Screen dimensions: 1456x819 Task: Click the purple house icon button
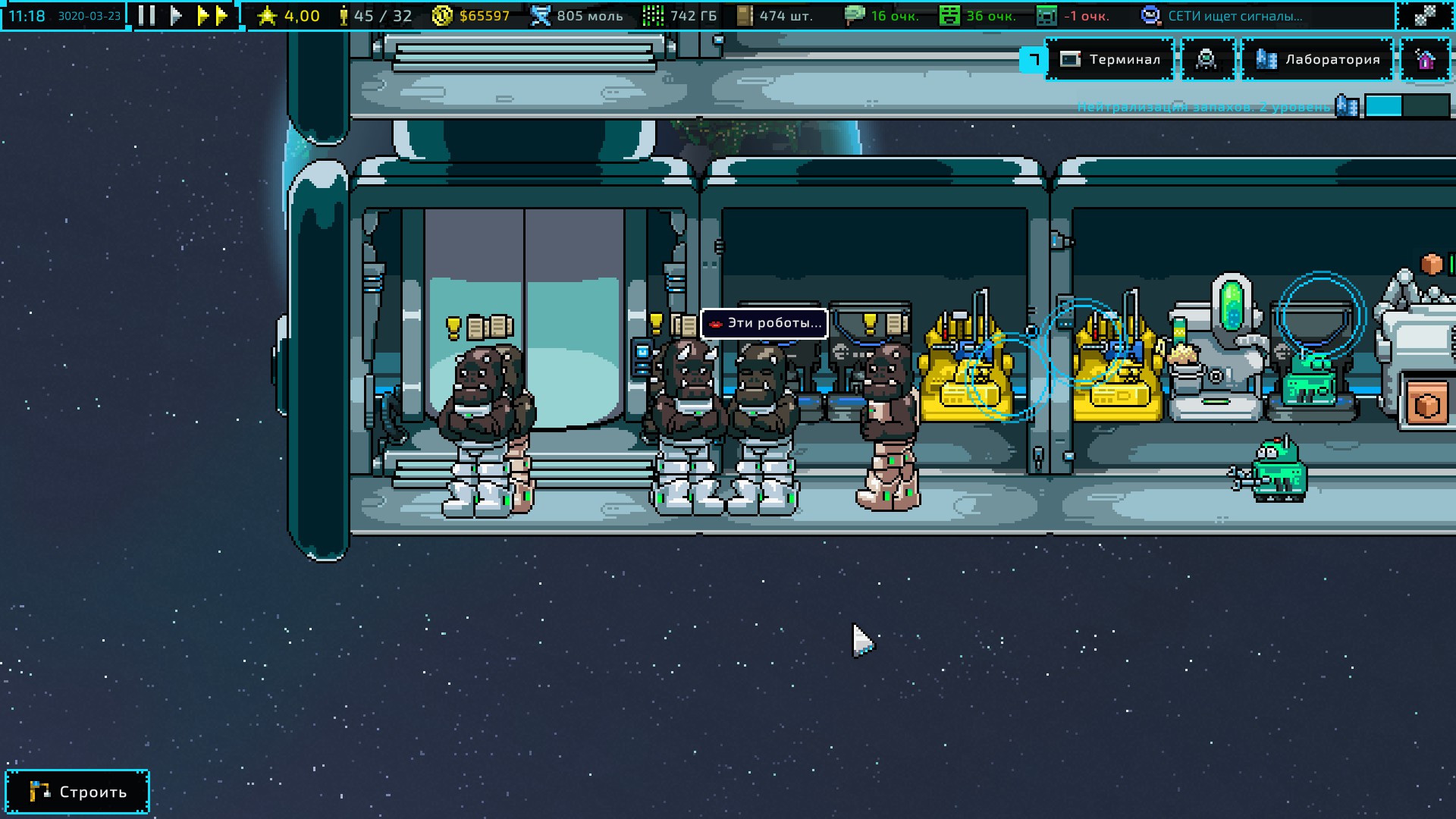(x=1425, y=59)
